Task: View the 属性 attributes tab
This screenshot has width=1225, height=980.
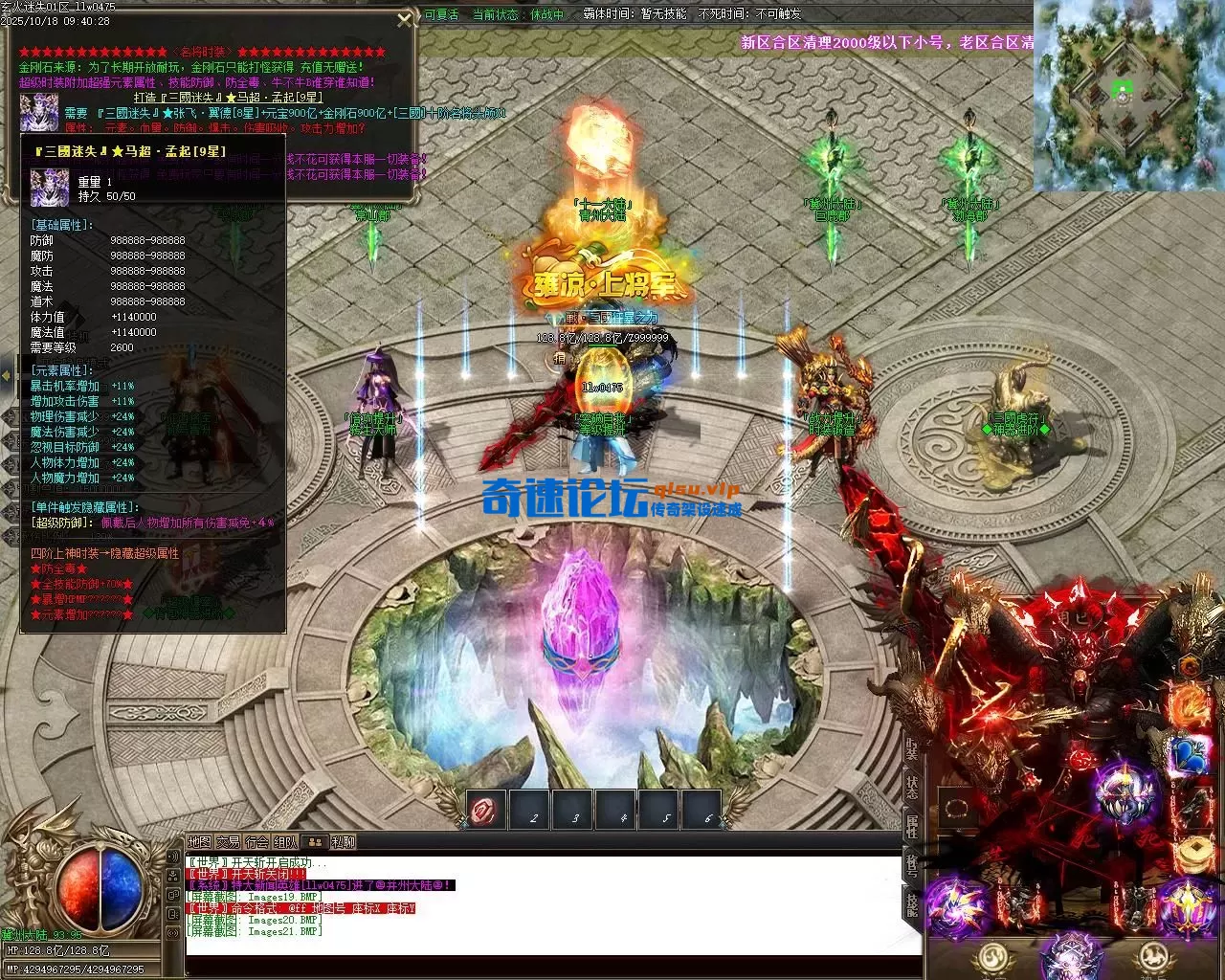Action: click(x=912, y=827)
